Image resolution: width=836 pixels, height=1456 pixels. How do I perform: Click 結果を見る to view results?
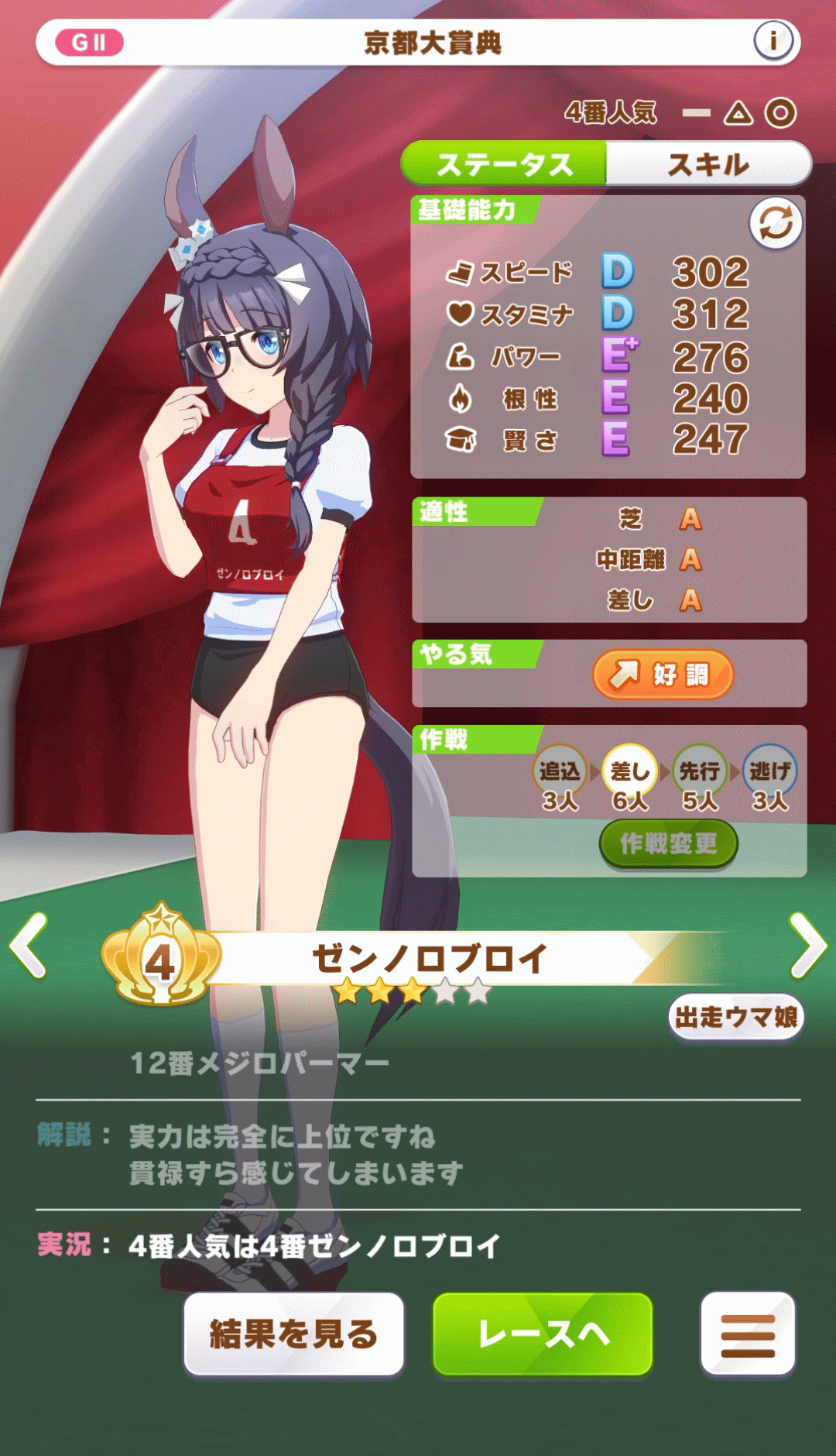click(x=293, y=1334)
